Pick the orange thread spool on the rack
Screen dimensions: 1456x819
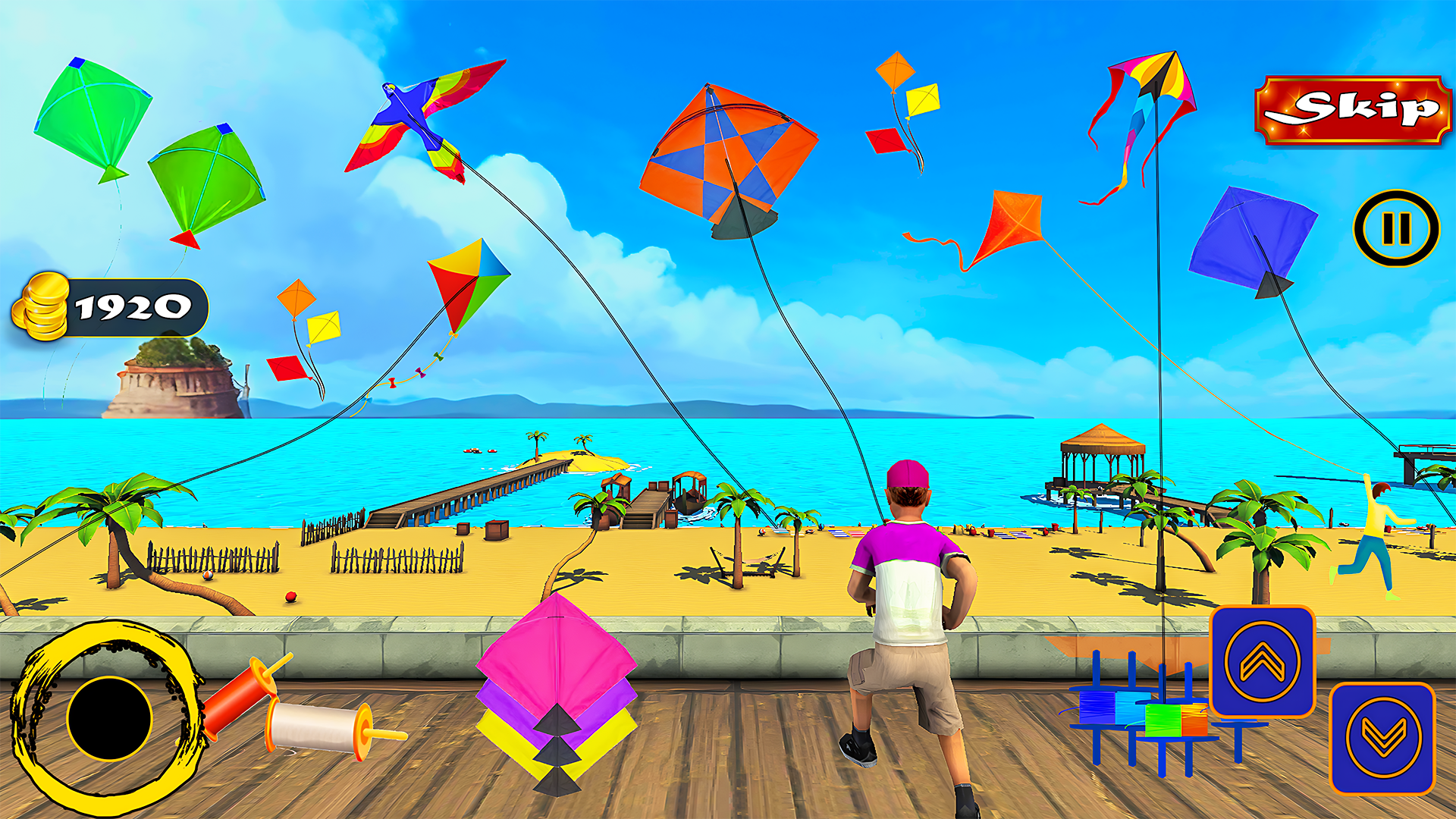coord(1194,720)
